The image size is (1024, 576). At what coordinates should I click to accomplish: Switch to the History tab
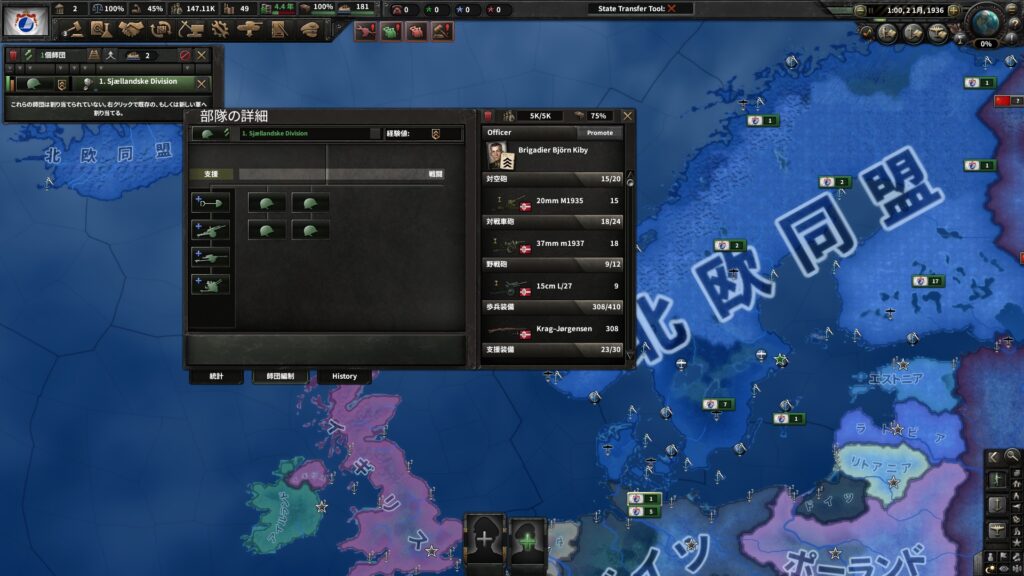[x=344, y=376]
